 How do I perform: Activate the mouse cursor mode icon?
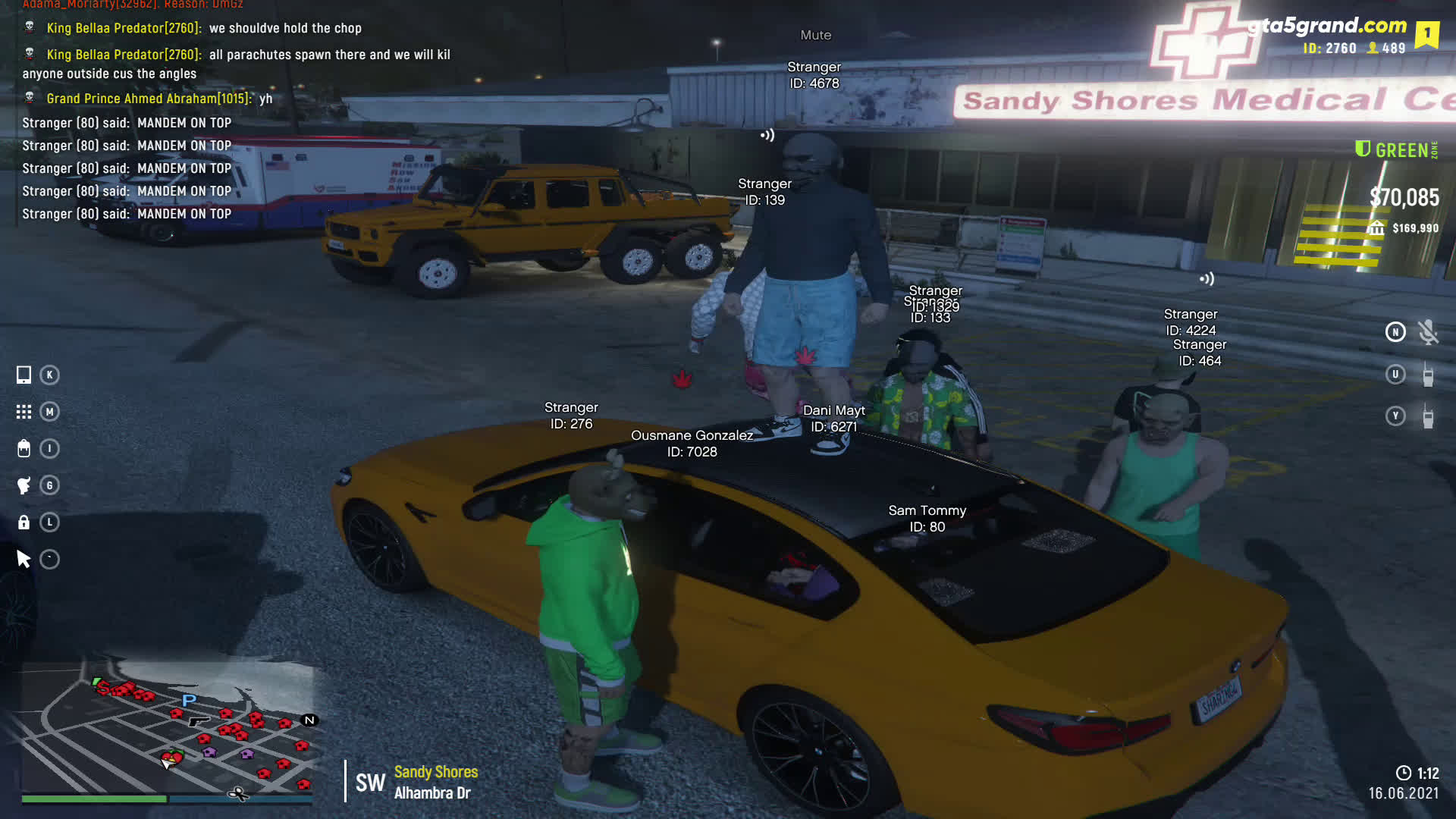coord(24,560)
